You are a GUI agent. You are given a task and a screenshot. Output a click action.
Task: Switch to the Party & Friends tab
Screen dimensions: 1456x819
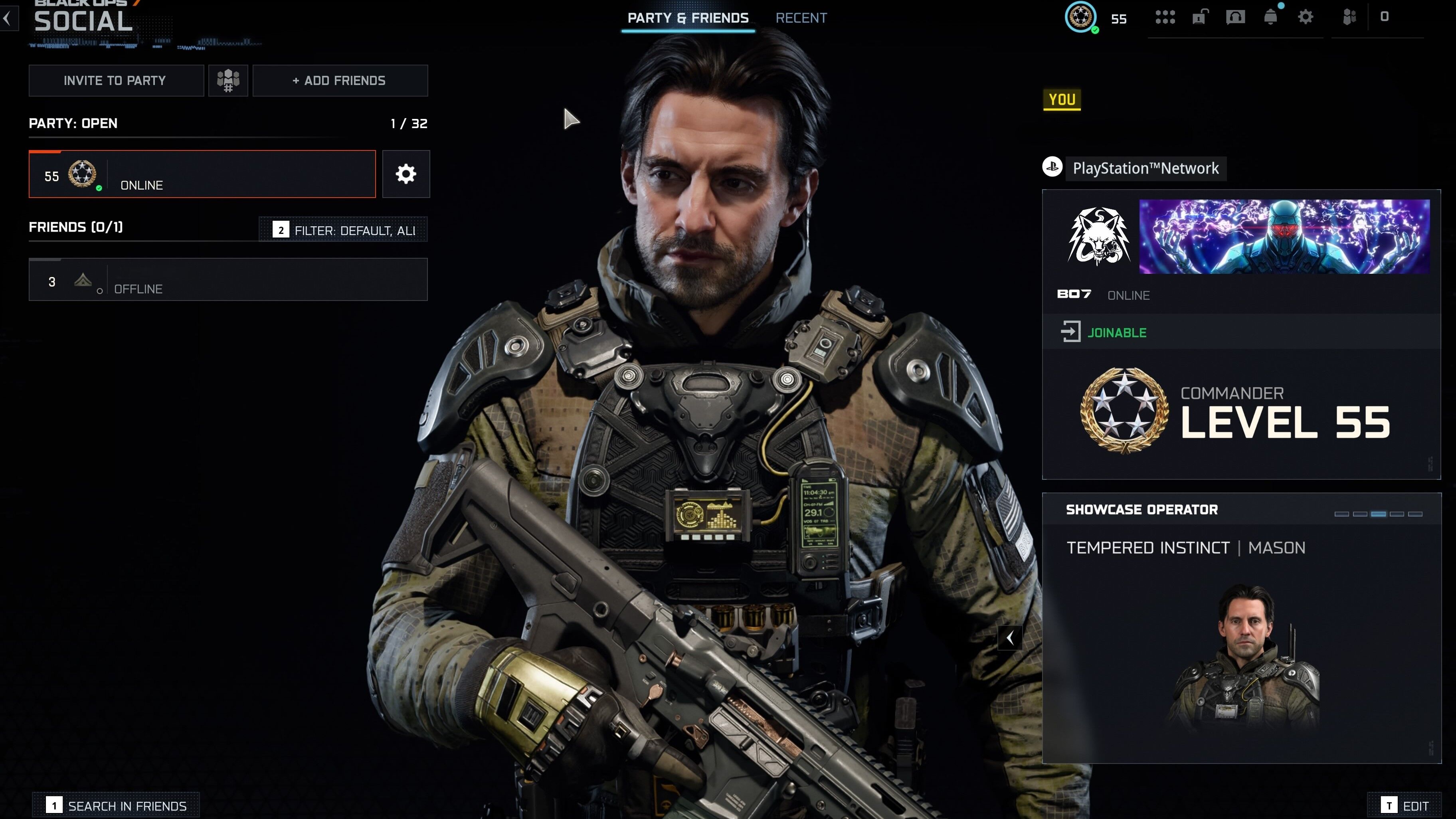point(688,18)
